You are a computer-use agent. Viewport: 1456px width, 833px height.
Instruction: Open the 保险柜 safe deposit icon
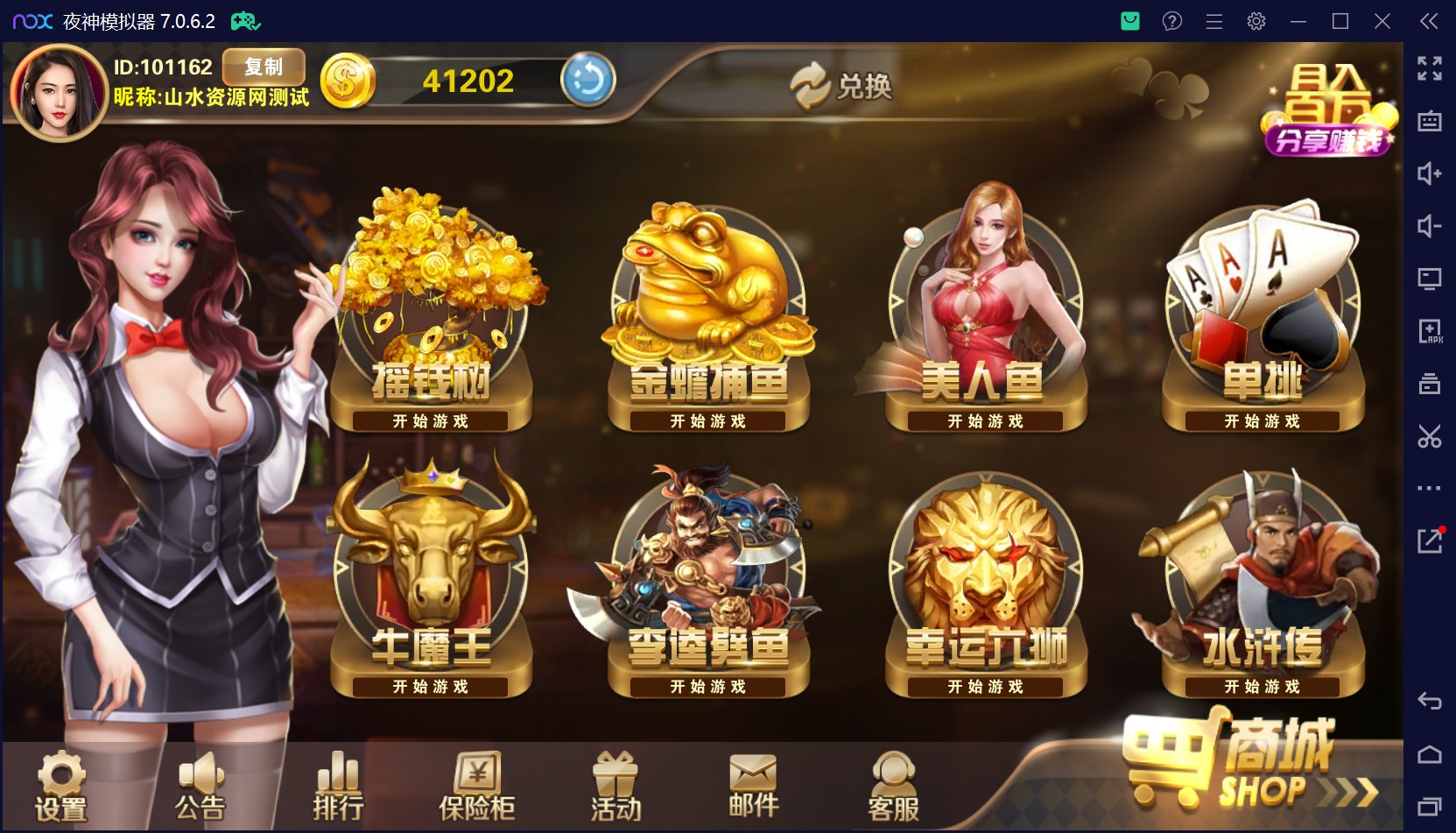coord(475,787)
